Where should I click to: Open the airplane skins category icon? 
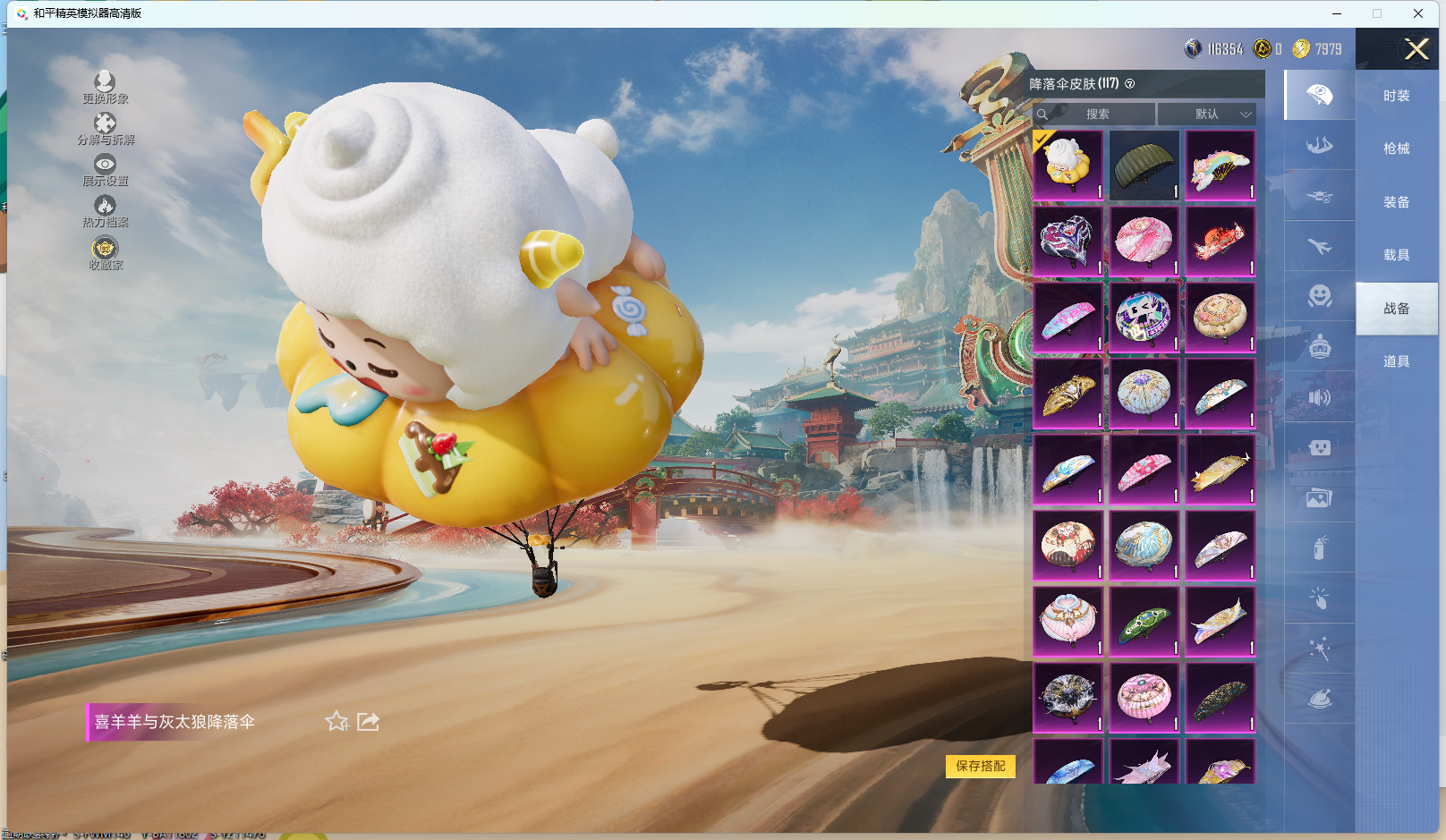pyautogui.click(x=1319, y=246)
